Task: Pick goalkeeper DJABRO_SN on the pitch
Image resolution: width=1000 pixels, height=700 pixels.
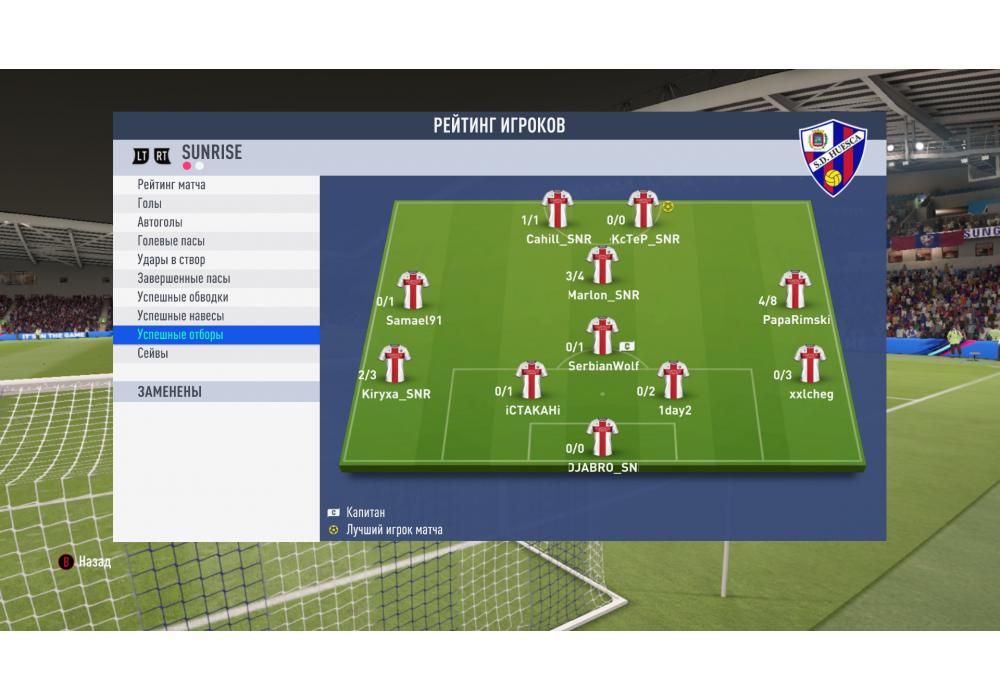Action: coord(602,438)
